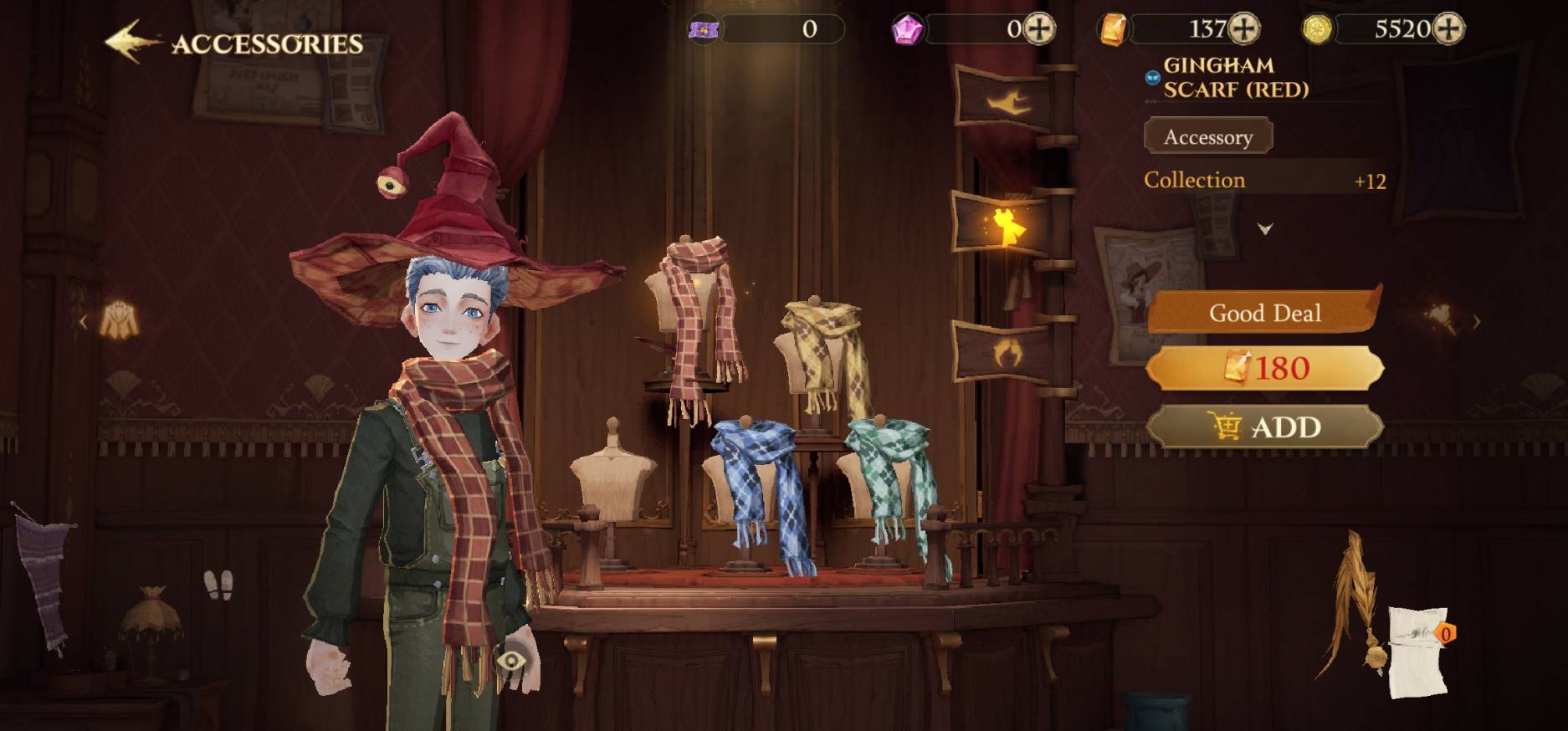
Task: Toggle the eye preview icon
Action: point(510,662)
